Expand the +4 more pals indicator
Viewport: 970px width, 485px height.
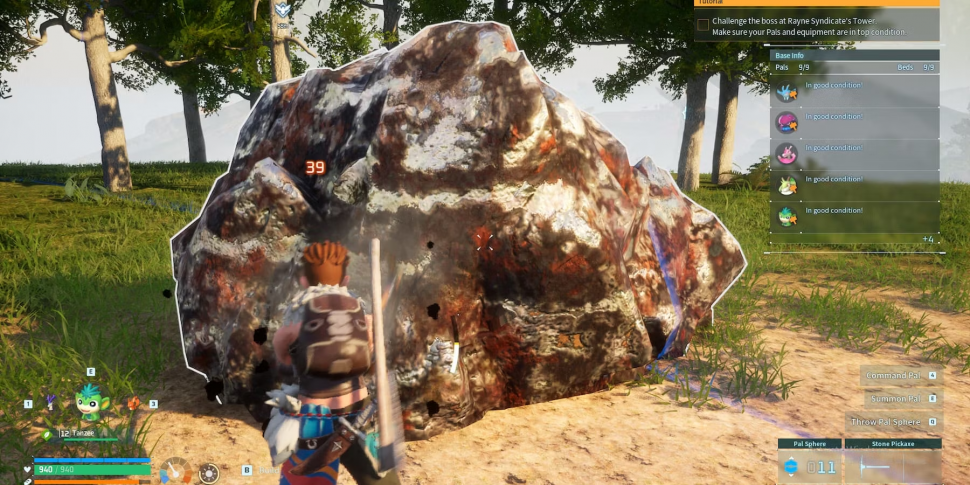927,239
